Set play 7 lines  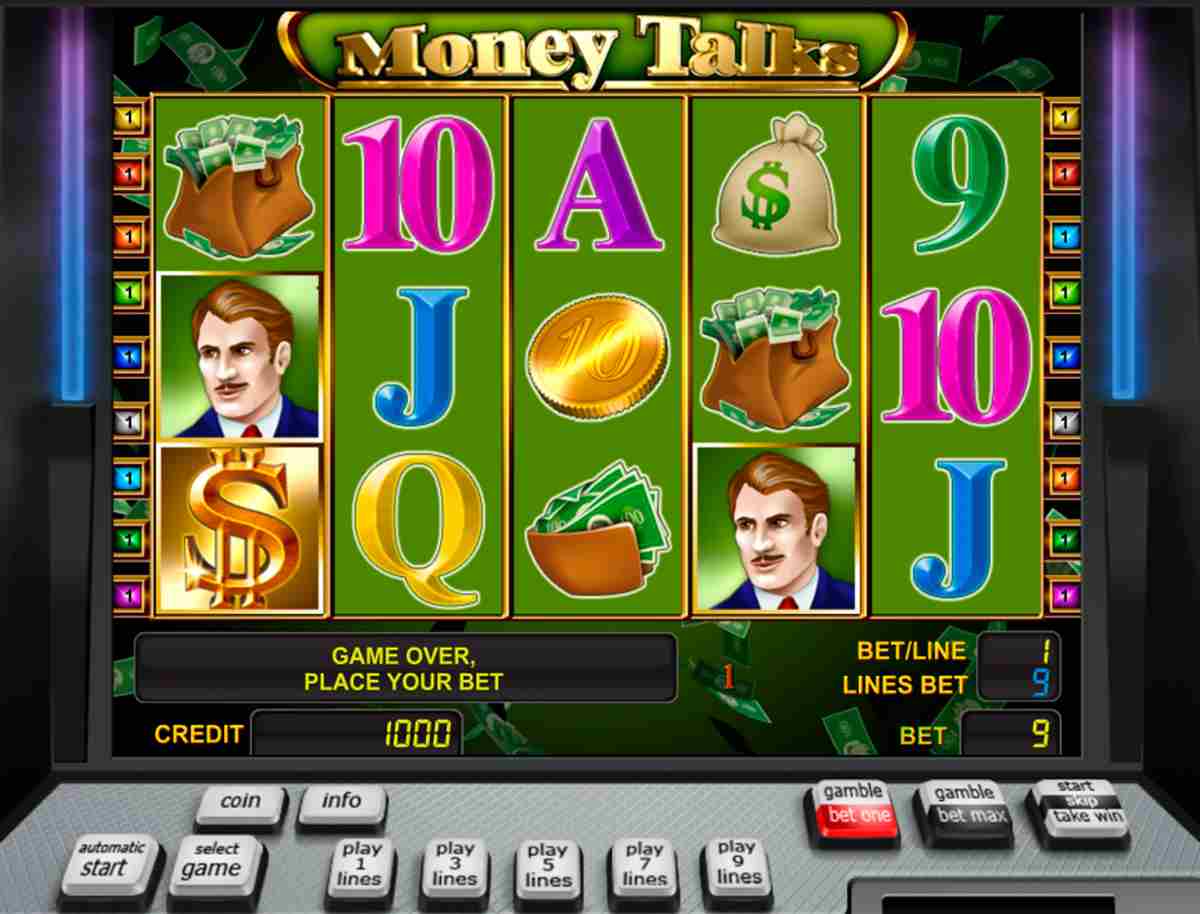pyautogui.click(x=644, y=865)
